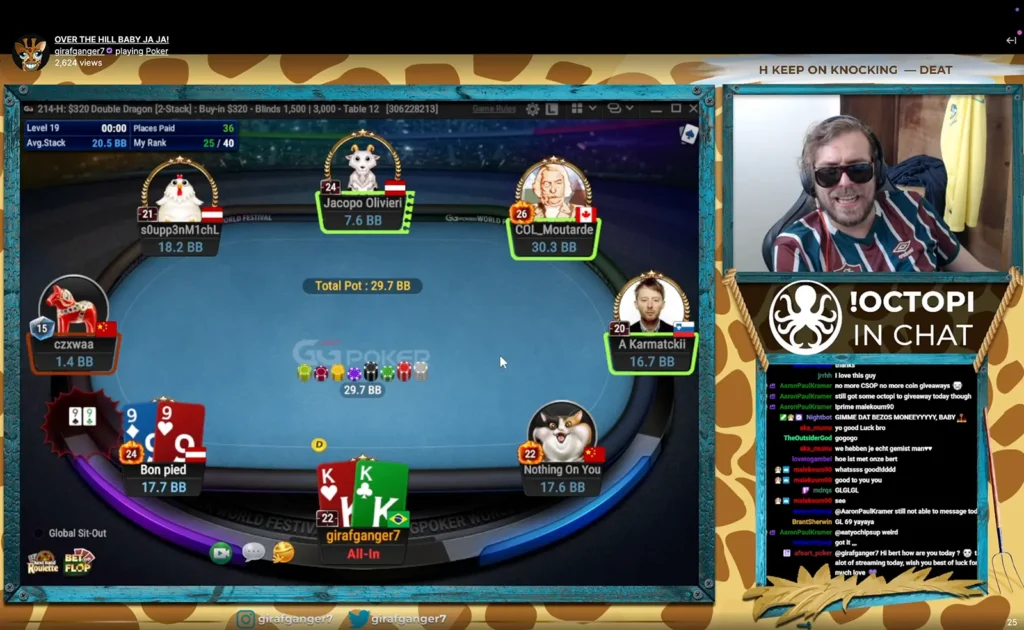
Task: Open the Game Rules link
Action: point(493,108)
